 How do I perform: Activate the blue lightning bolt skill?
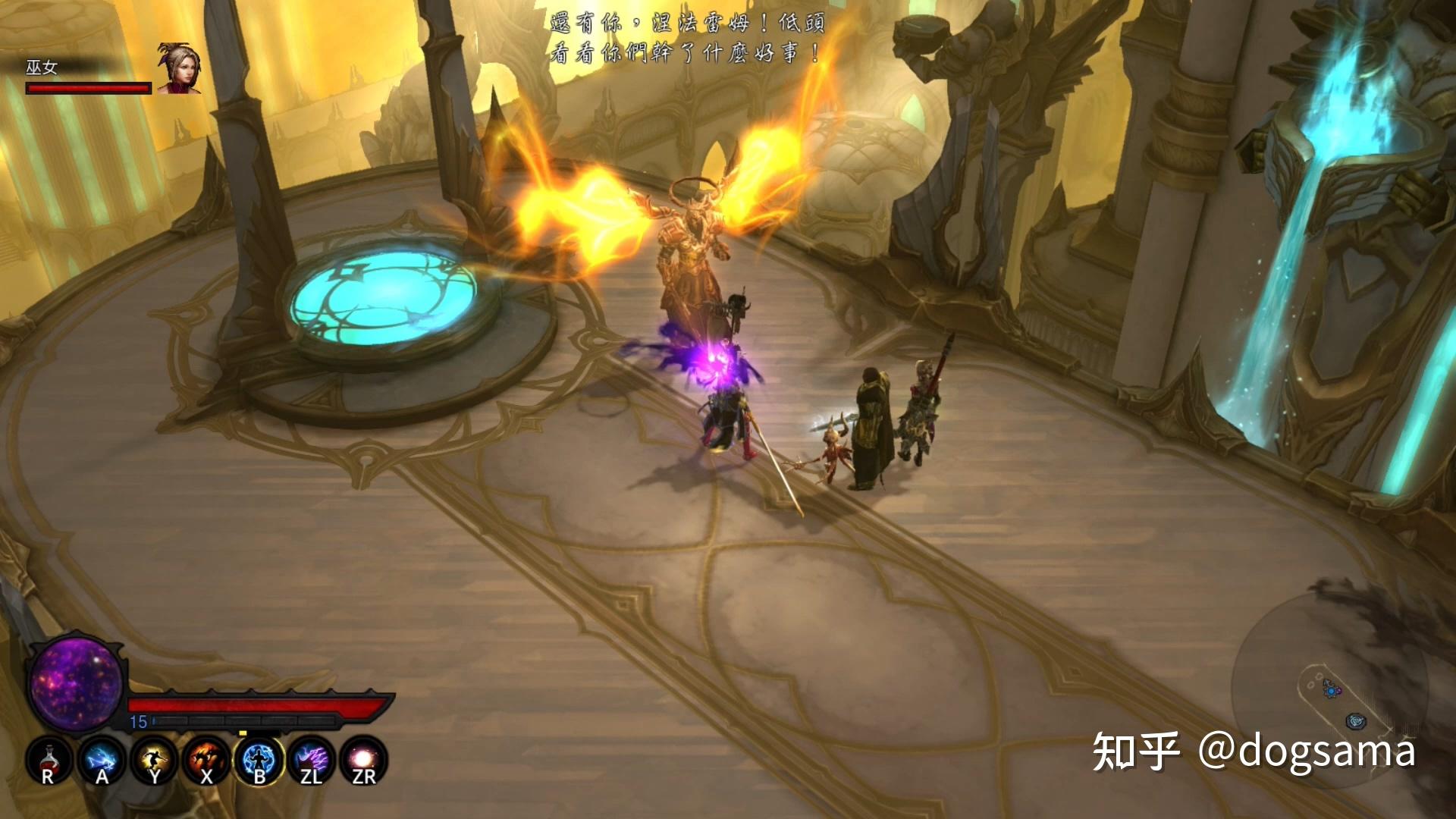tap(101, 760)
